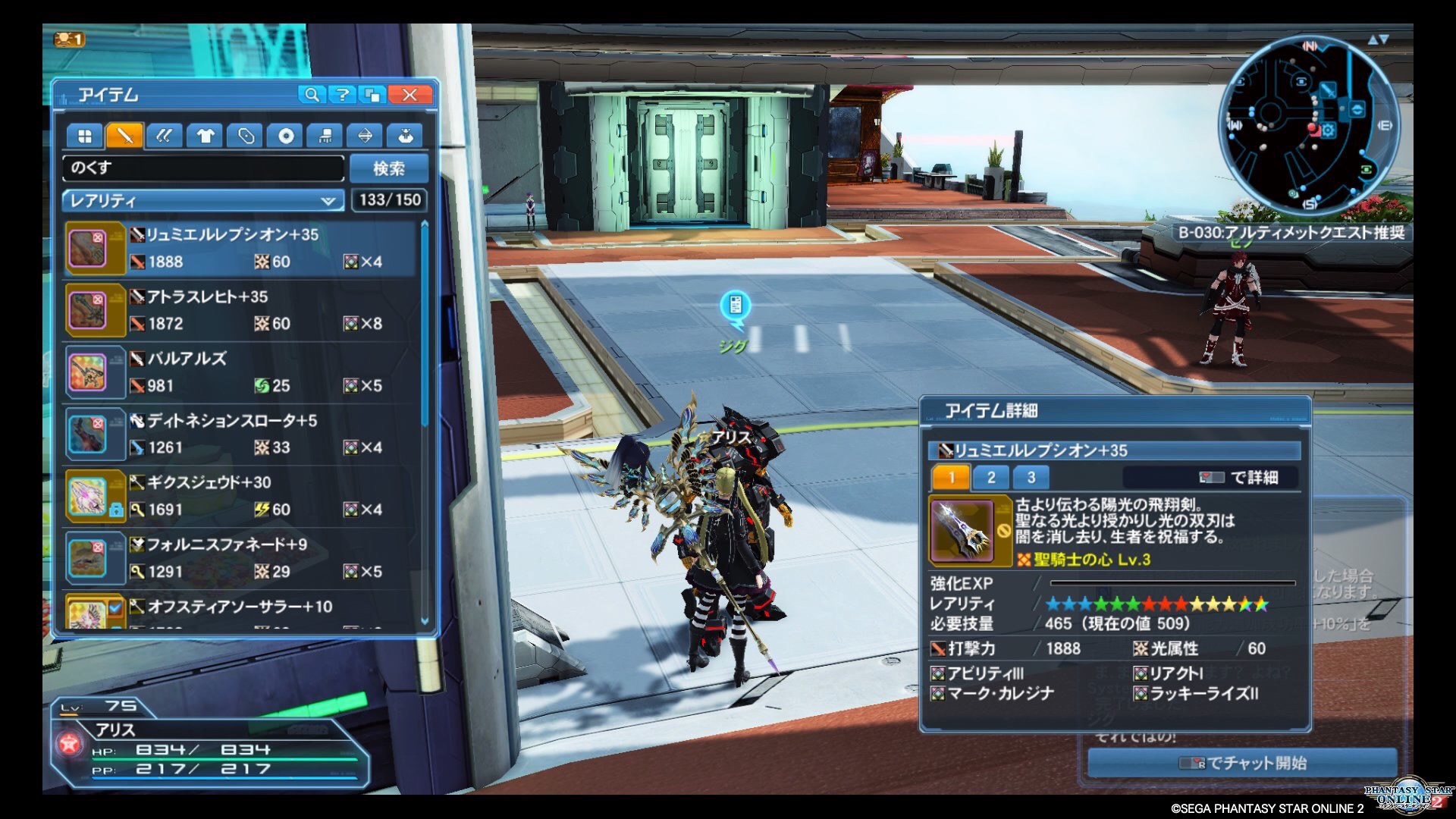Select the ディトネションスロータ+5 row
This screenshot has width=1456, height=819.
click(241, 435)
